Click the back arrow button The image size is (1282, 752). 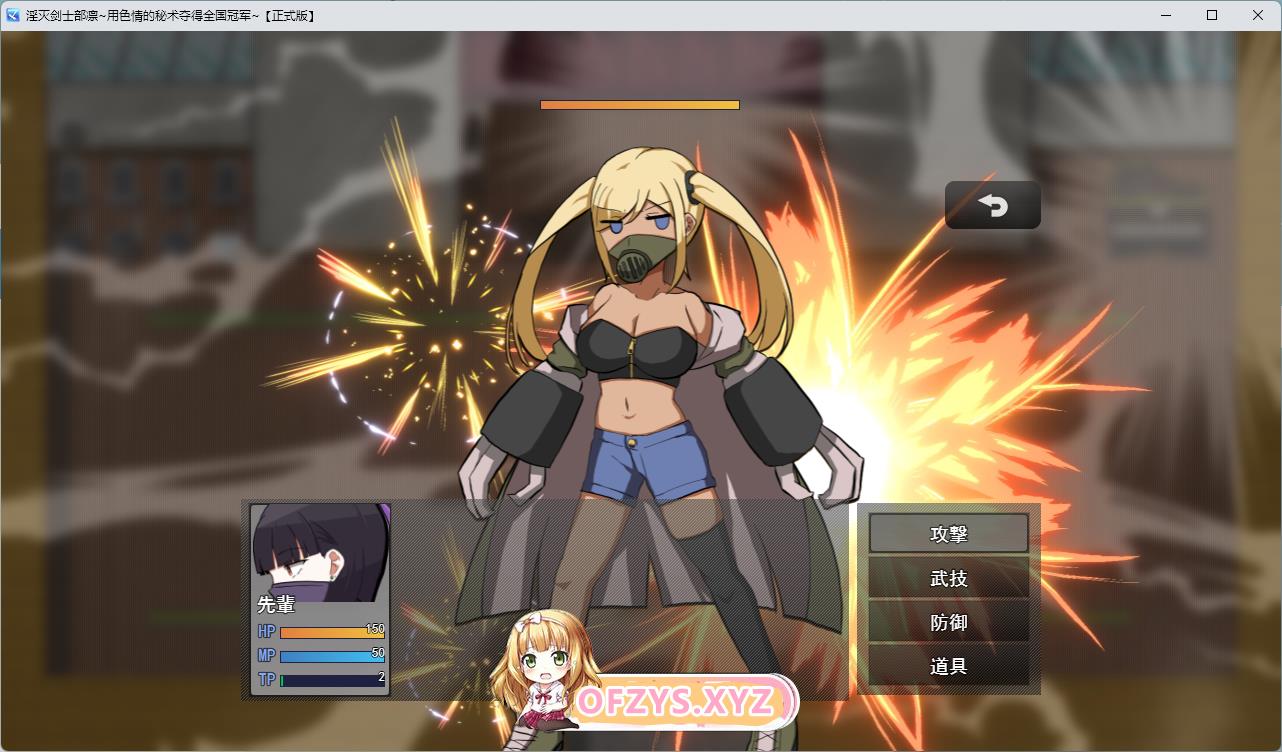point(992,205)
